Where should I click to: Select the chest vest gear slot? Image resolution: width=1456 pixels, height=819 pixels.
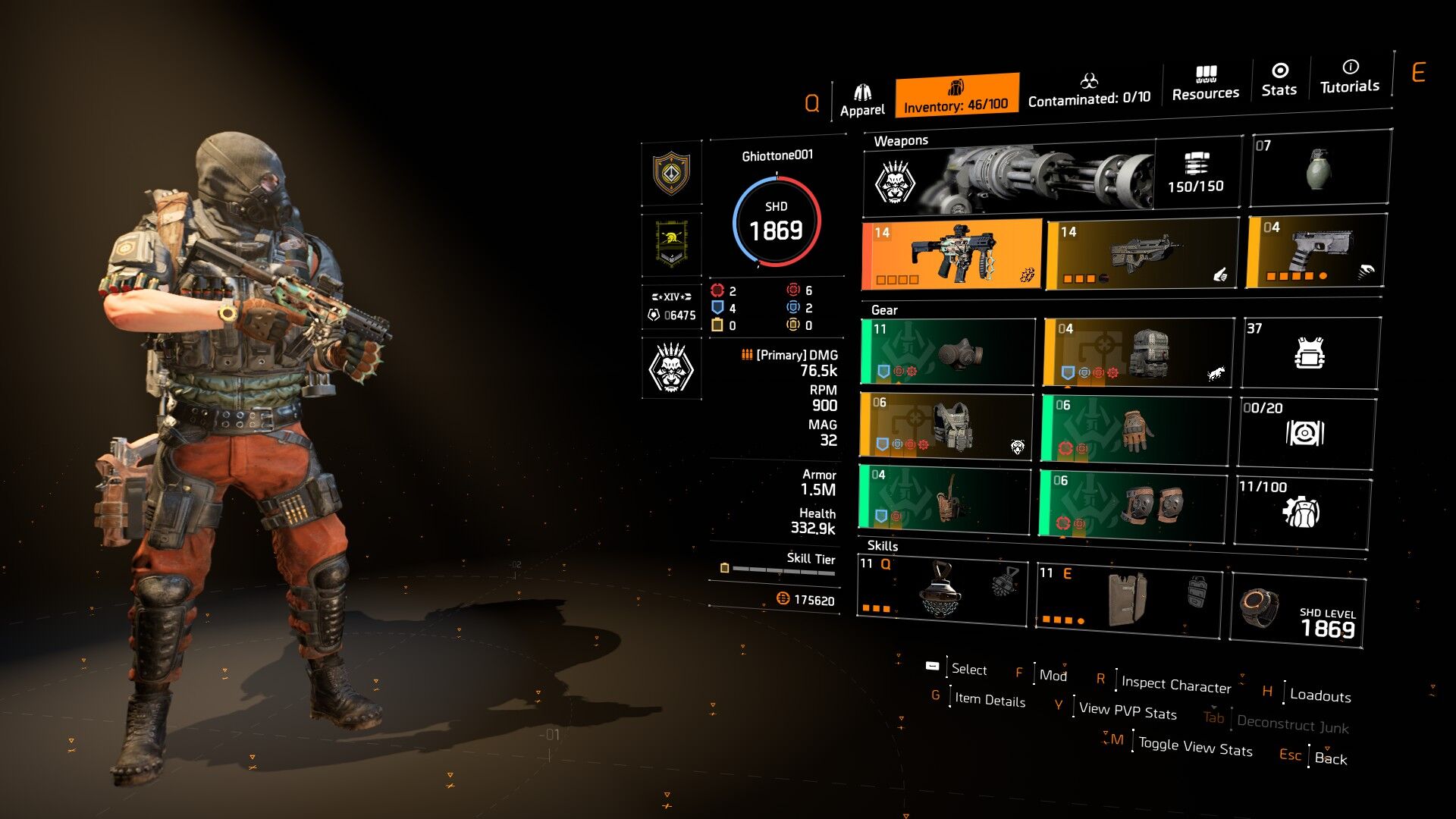[946, 425]
